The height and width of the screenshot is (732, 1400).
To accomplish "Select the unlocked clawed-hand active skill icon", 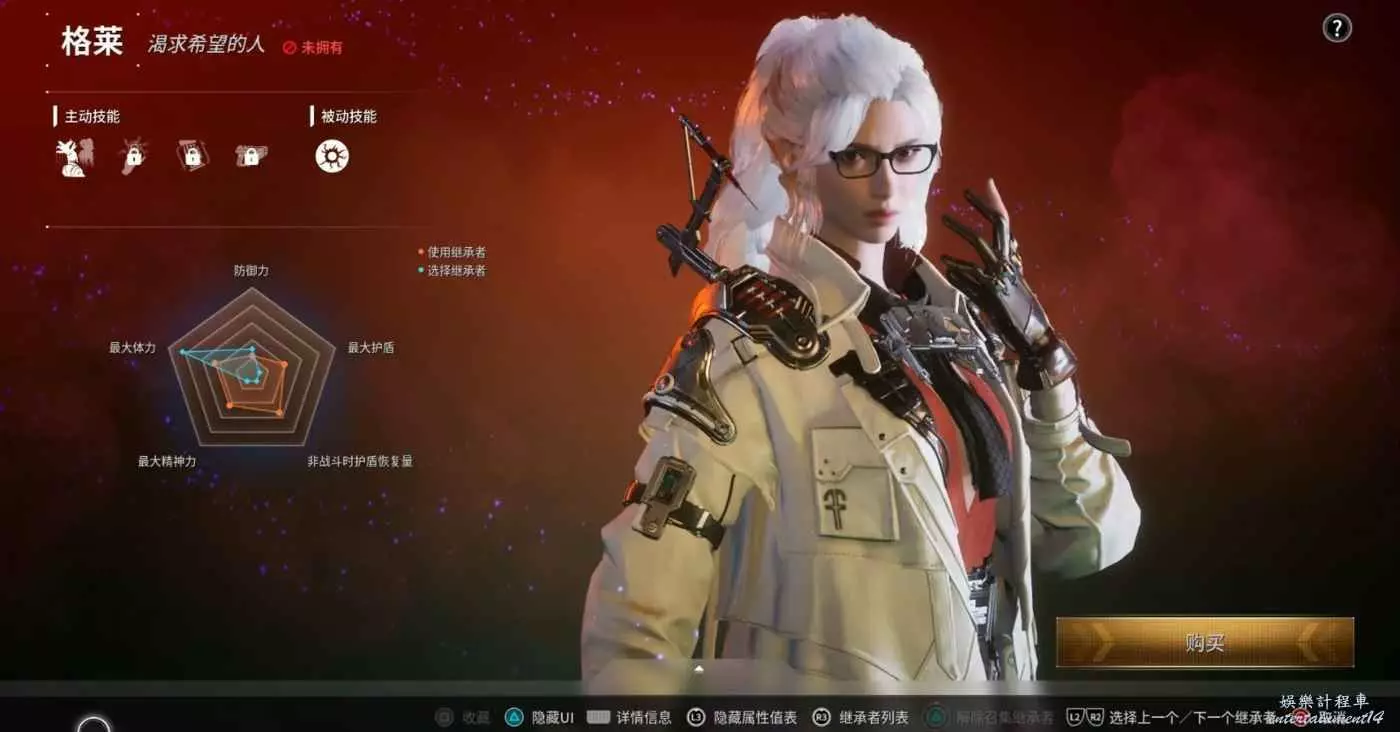I will coord(73,157).
